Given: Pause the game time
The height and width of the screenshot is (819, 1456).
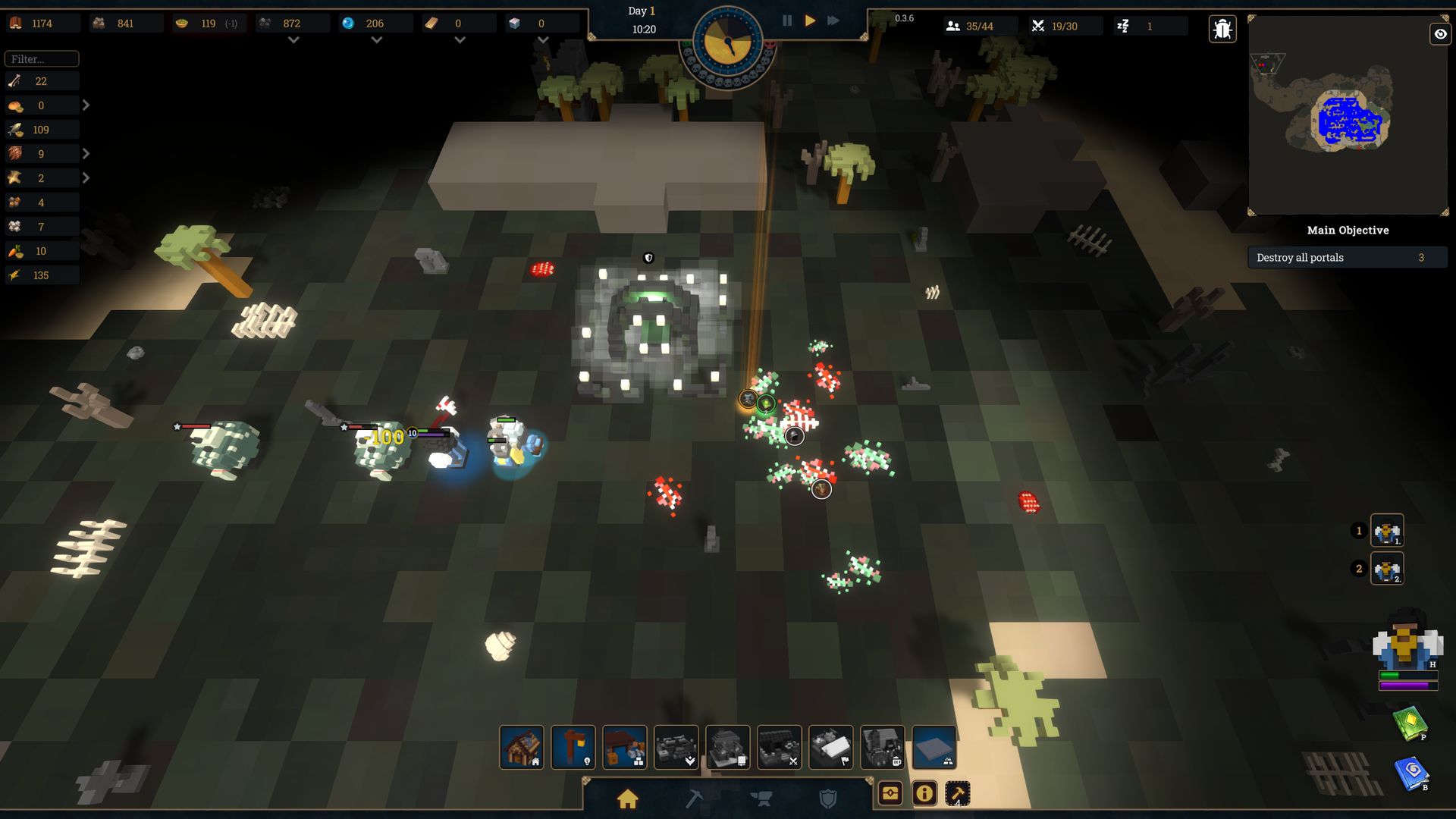Looking at the screenshot, I should pos(787,21).
